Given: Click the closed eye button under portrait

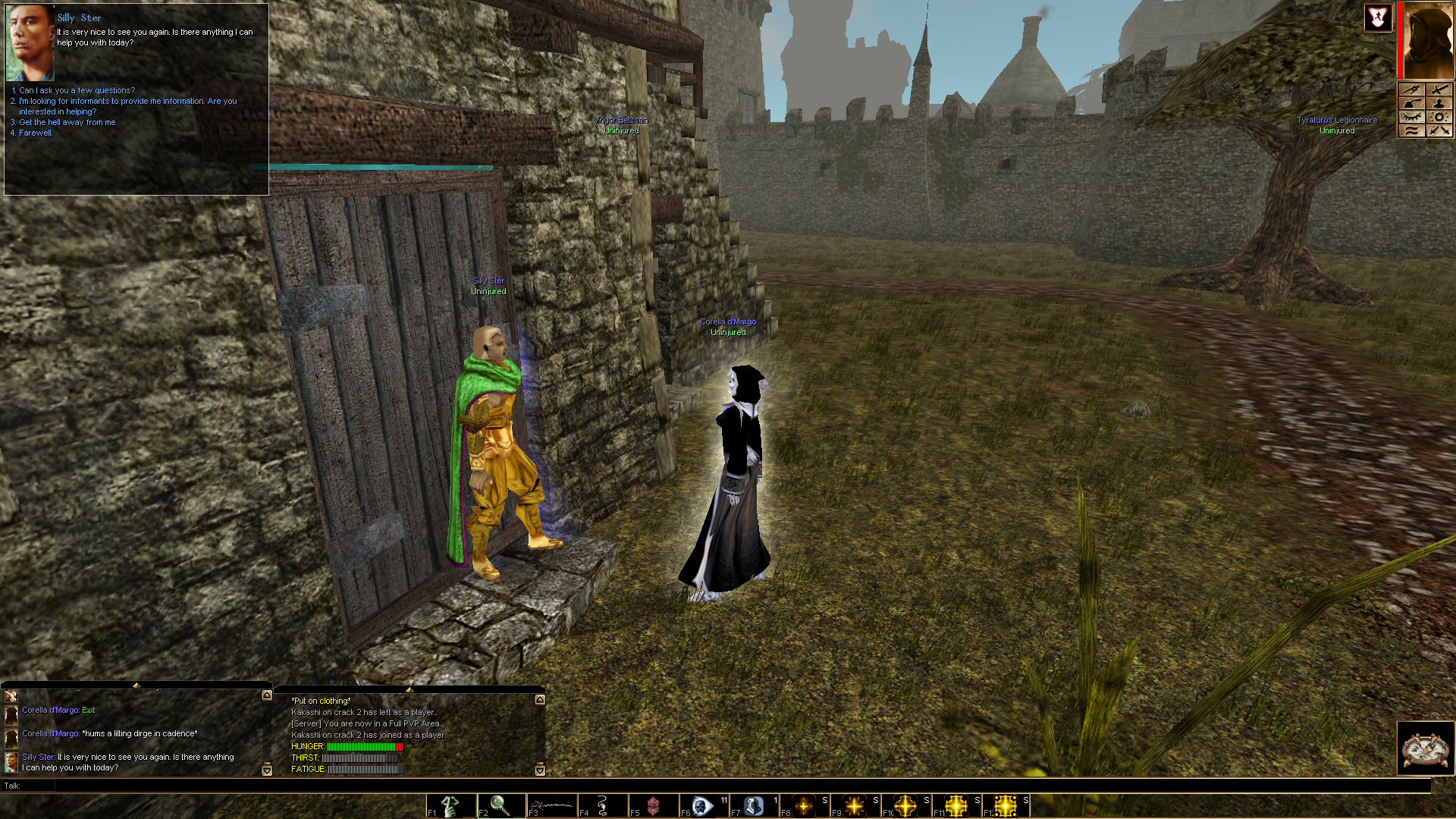Looking at the screenshot, I should 1411,117.
